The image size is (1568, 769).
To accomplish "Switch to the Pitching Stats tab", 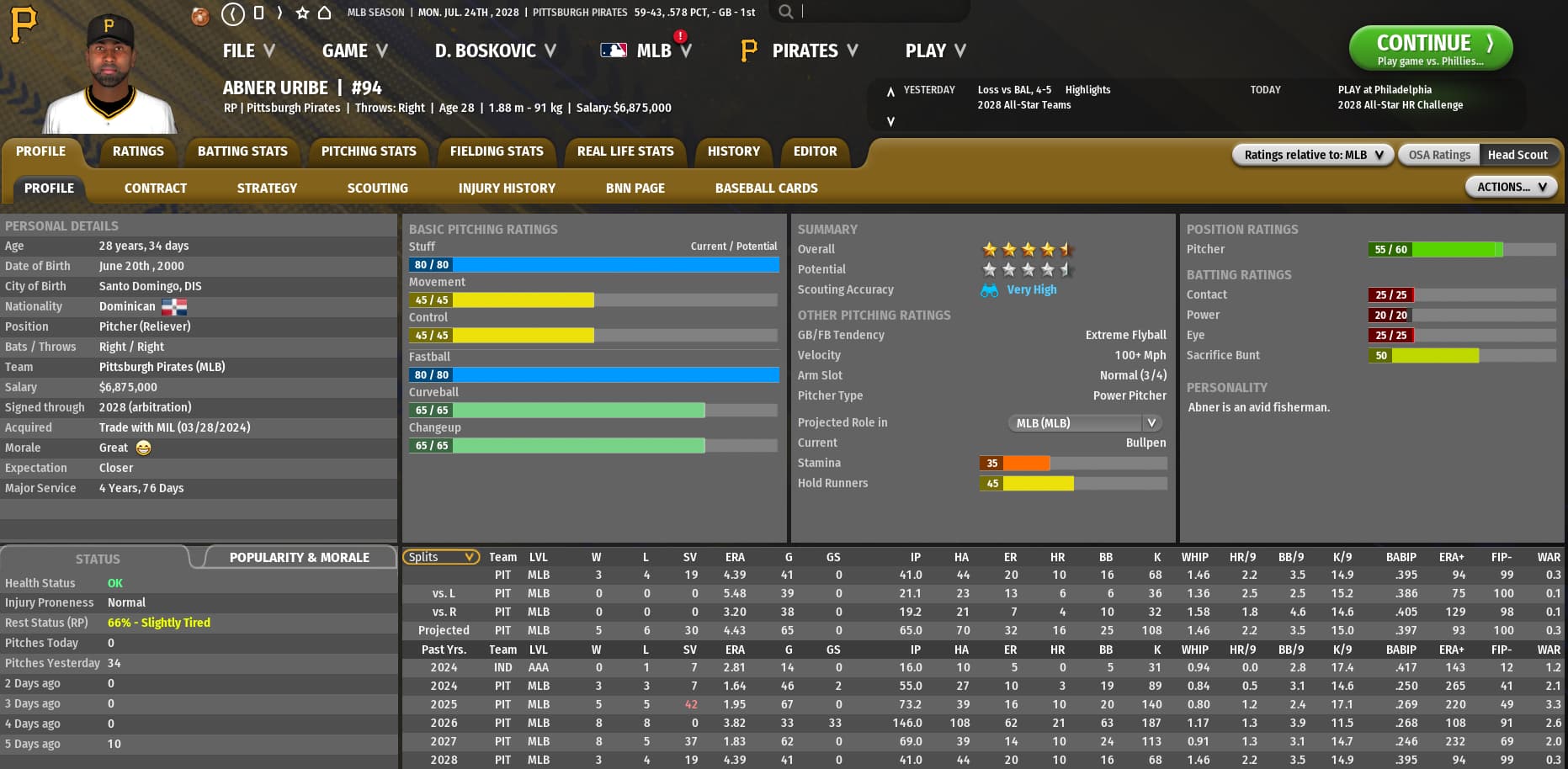I will (369, 151).
